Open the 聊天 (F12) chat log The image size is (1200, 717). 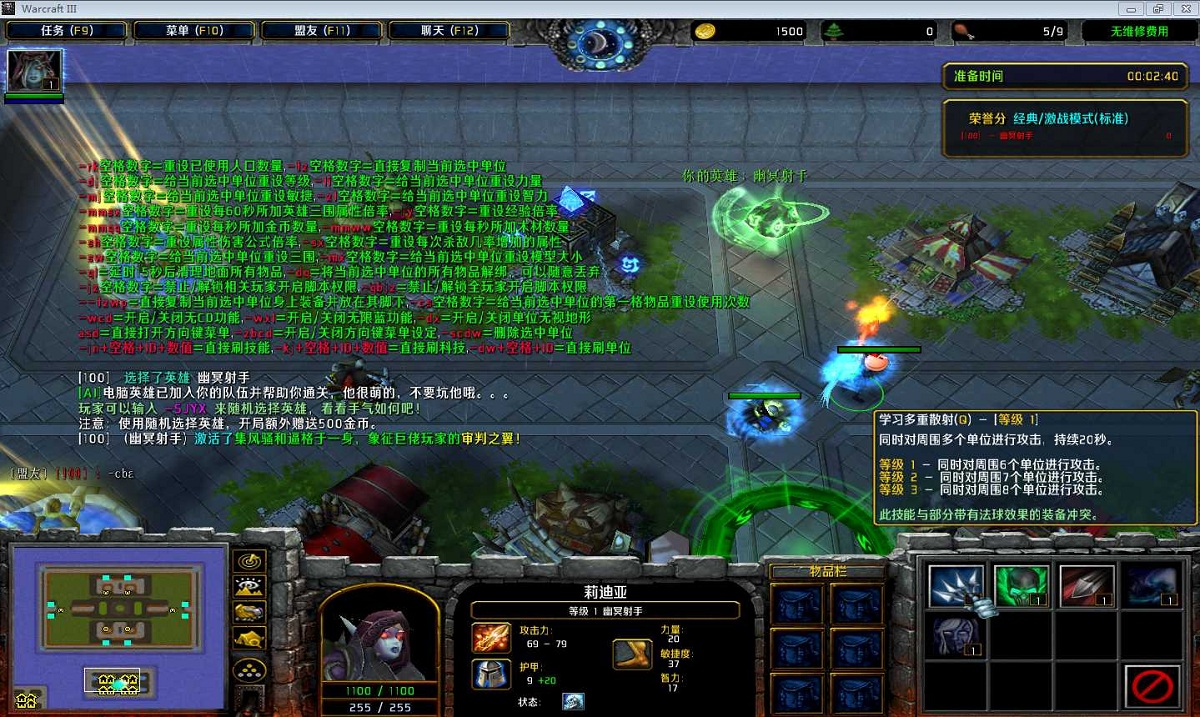[449, 31]
